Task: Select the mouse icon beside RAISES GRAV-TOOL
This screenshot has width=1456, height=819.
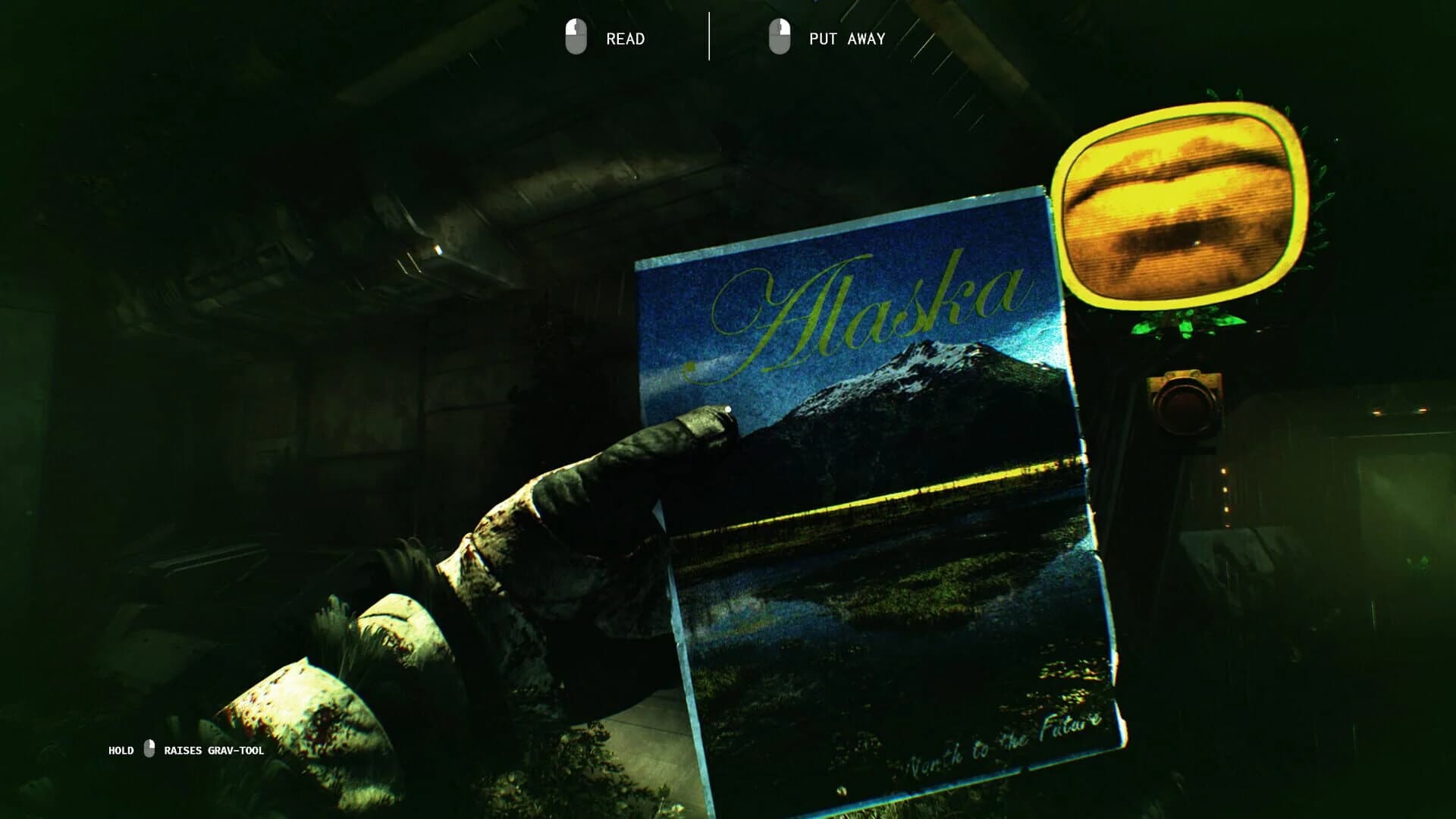Action: click(x=149, y=750)
